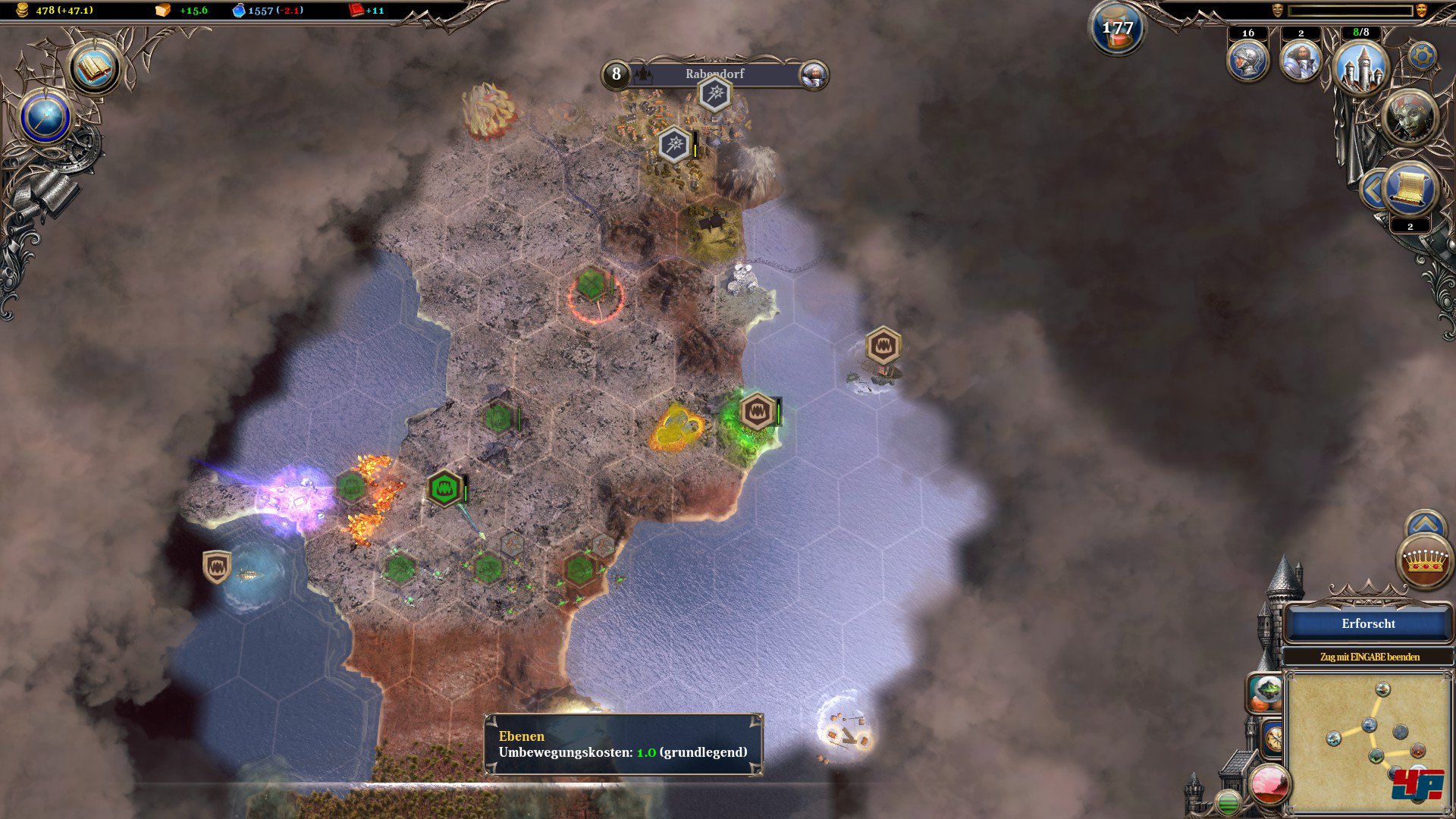
Task: Open the cities castle icon
Action: point(1360,67)
